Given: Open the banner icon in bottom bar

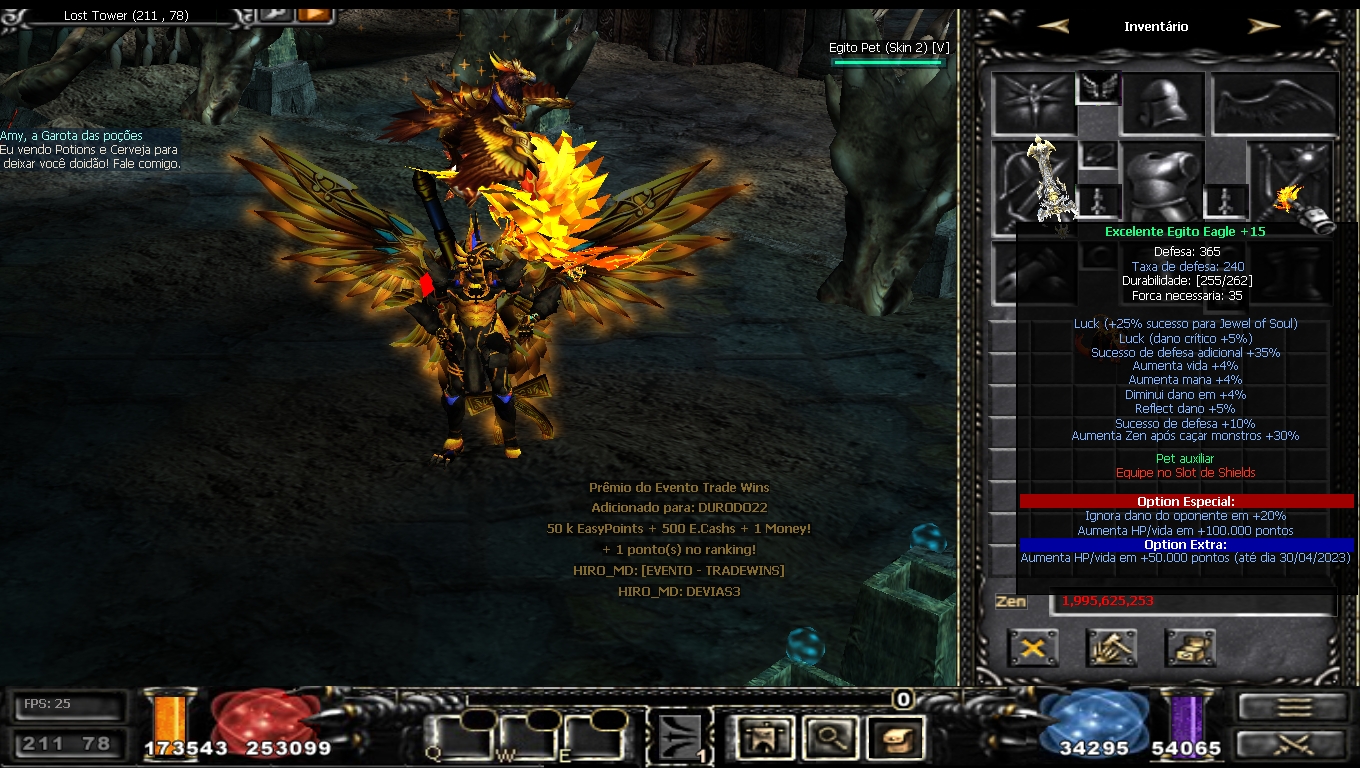Looking at the screenshot, I should point(764,739).
